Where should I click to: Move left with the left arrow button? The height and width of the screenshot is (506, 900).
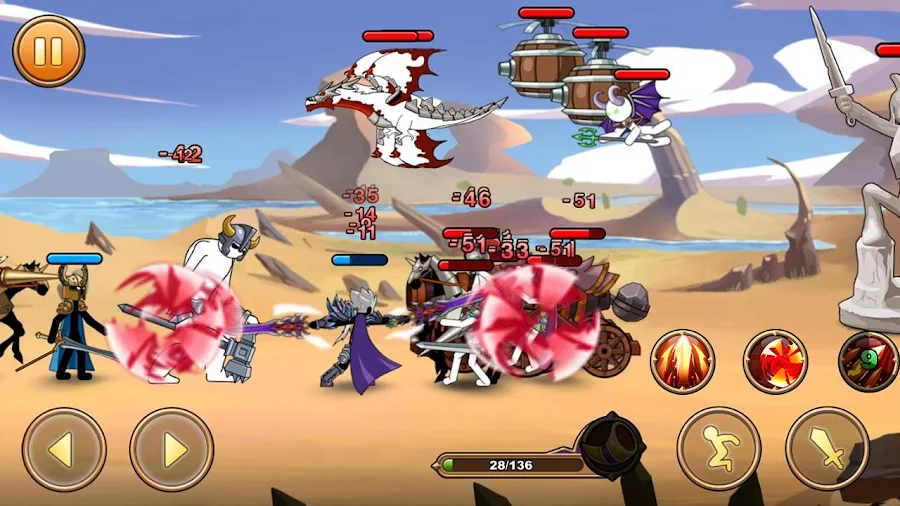click(x=64, y=450)
